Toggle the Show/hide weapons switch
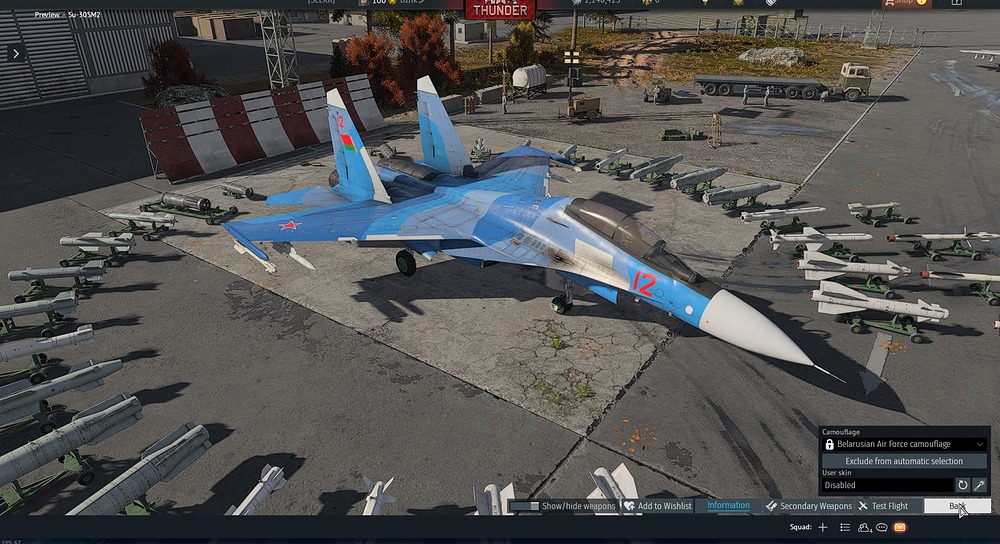The height and width of the screenshot is (544, 1000). pos(525,506)
